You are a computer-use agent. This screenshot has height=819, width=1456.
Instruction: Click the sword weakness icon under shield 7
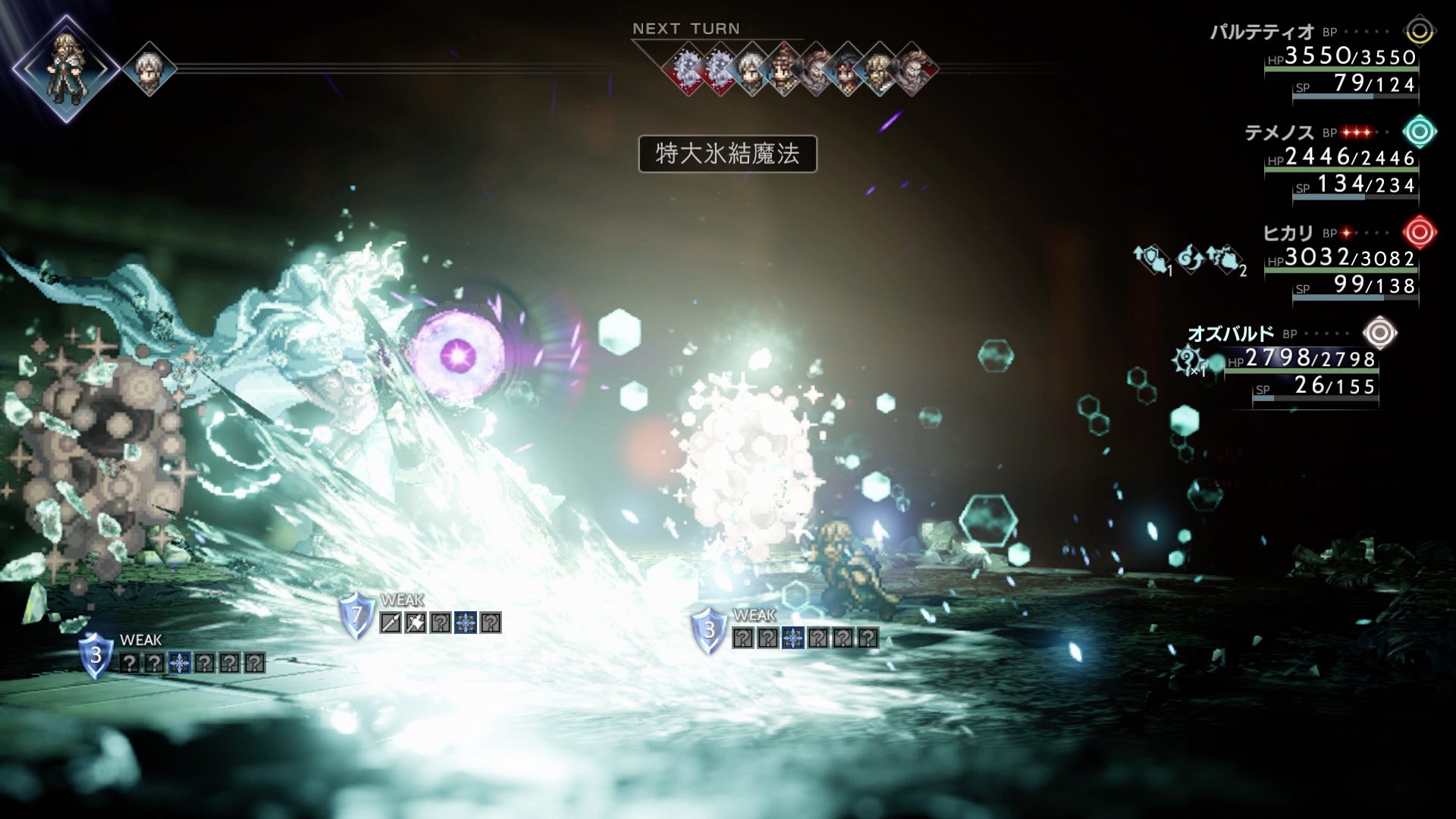(x=391, y=623)
